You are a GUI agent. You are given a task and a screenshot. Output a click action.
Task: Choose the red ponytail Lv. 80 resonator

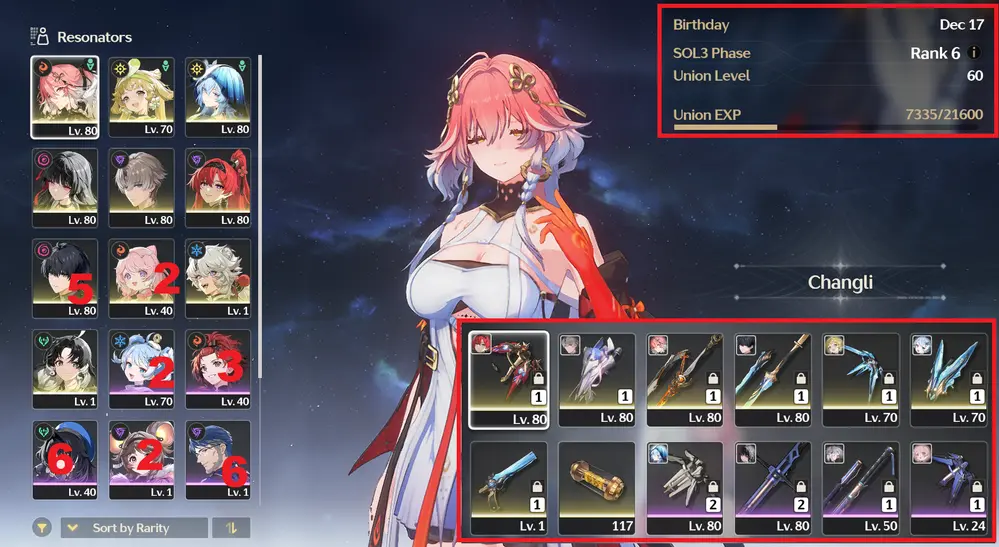[x=218, y=187]
